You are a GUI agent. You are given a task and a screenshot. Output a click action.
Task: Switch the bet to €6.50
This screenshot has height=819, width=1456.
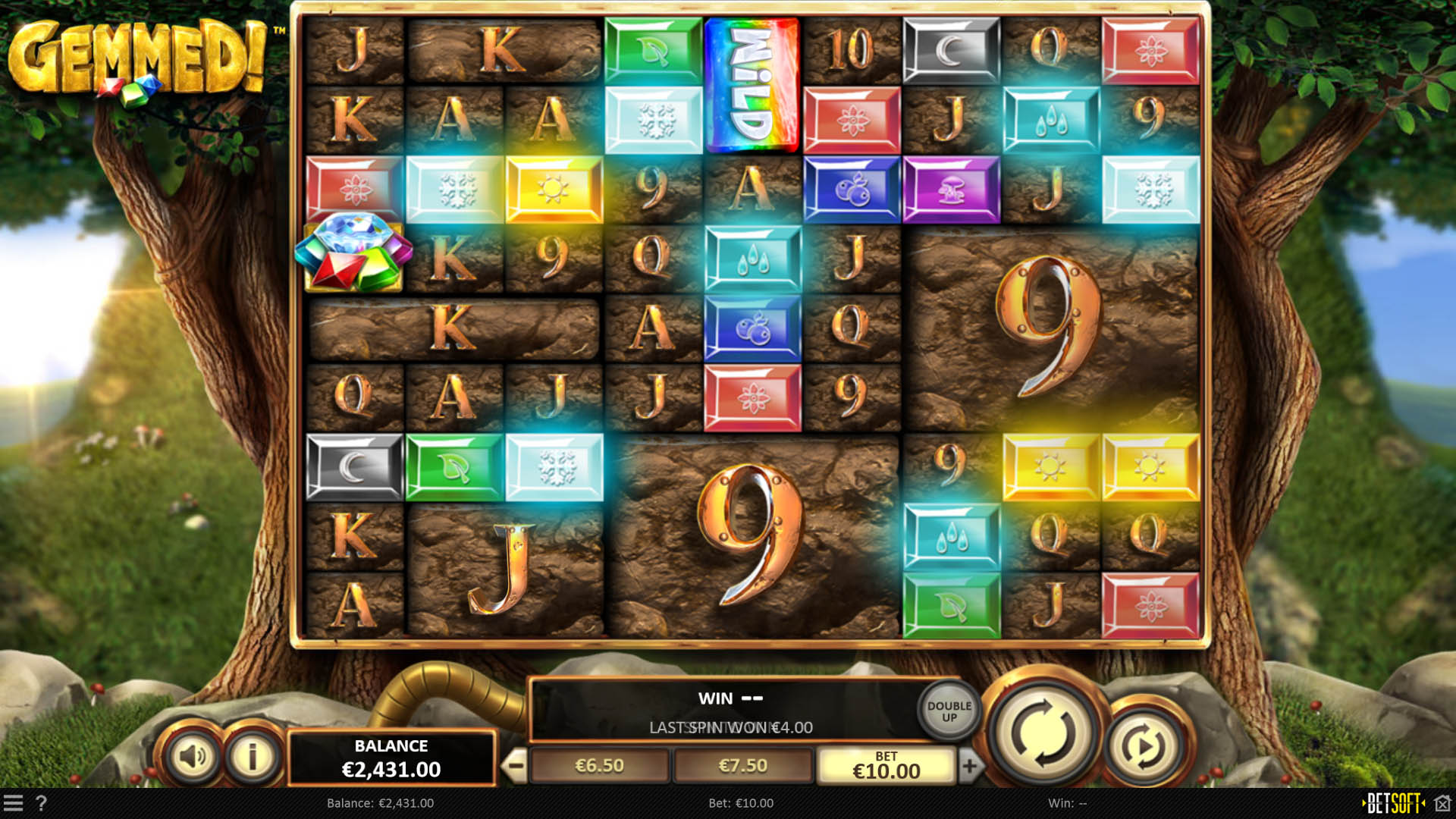[599, 765]
